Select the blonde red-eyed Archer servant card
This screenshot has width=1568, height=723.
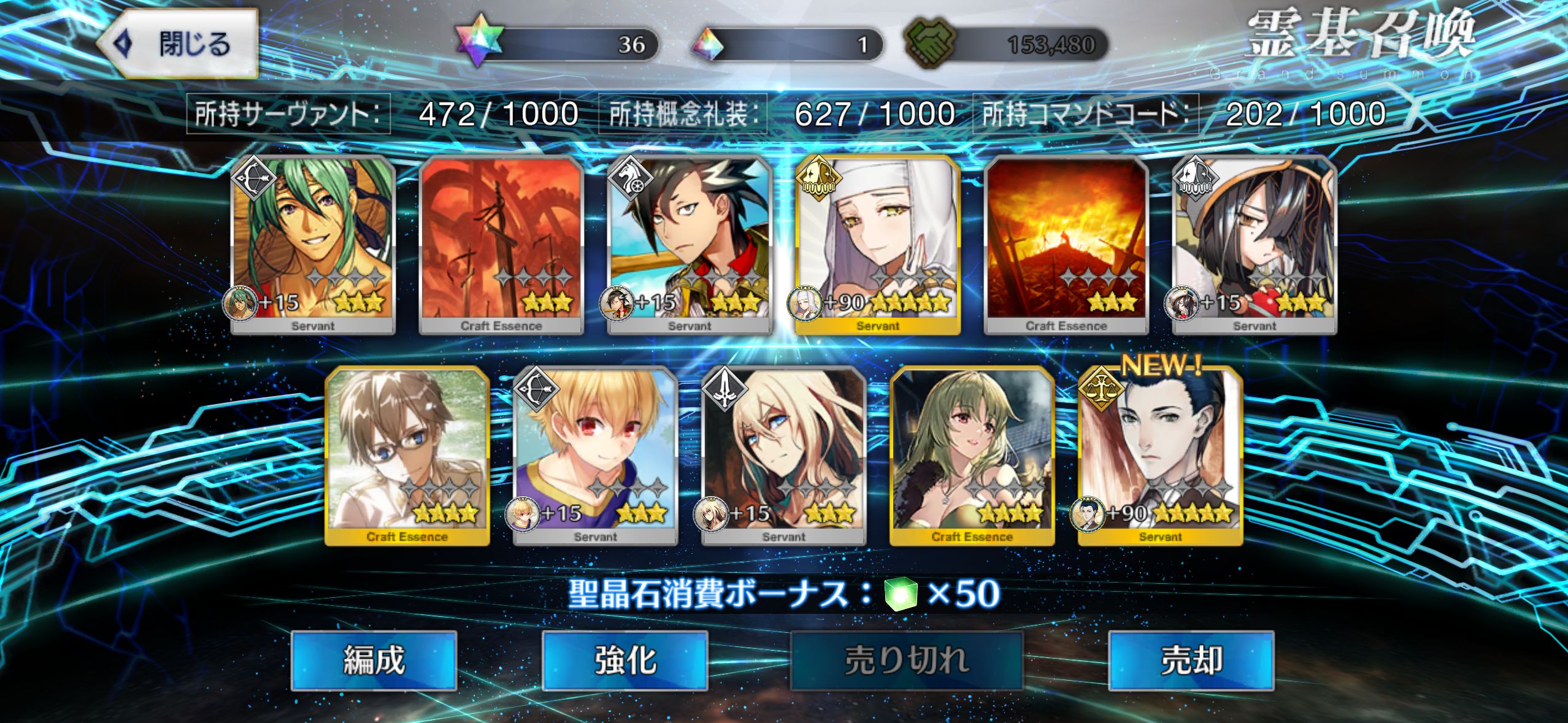595,454
